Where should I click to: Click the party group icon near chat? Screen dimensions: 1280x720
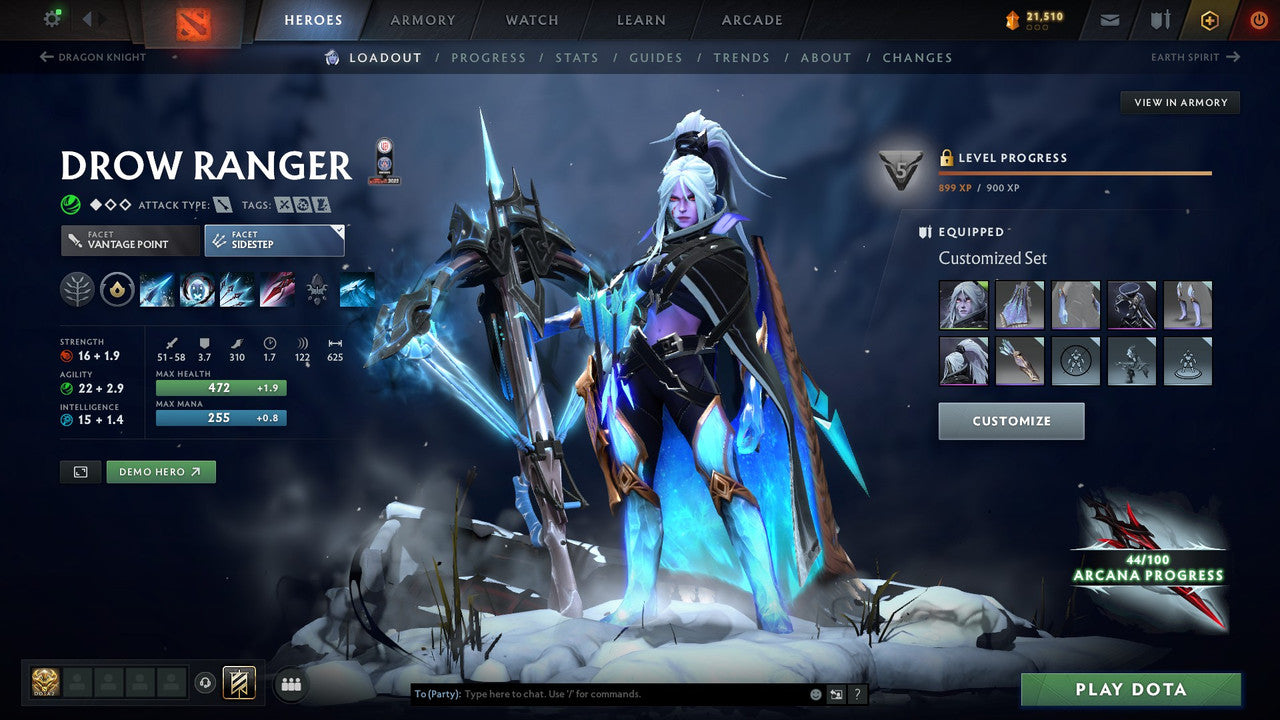[x=289, y=682]
